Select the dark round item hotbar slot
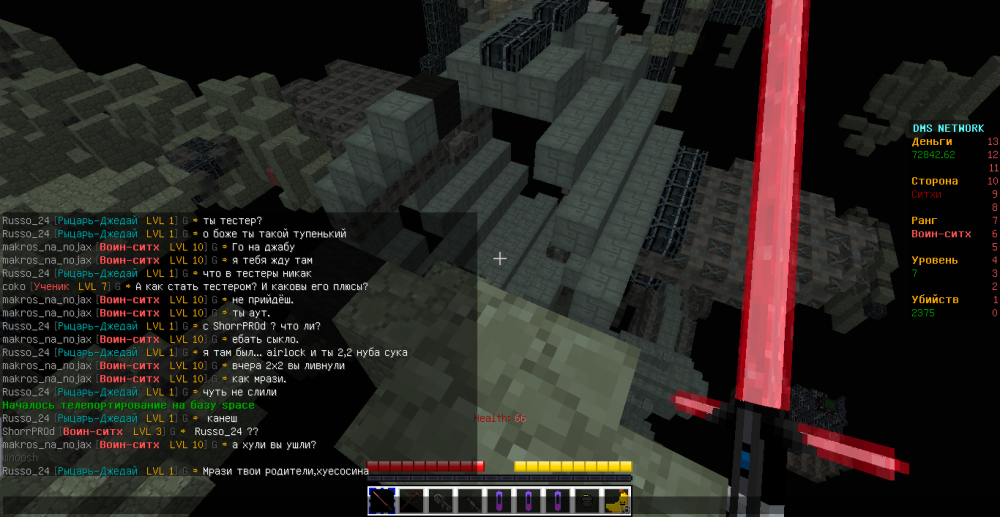The width and height of the screenshot is (1000, 517). click(x=587, y=499)
